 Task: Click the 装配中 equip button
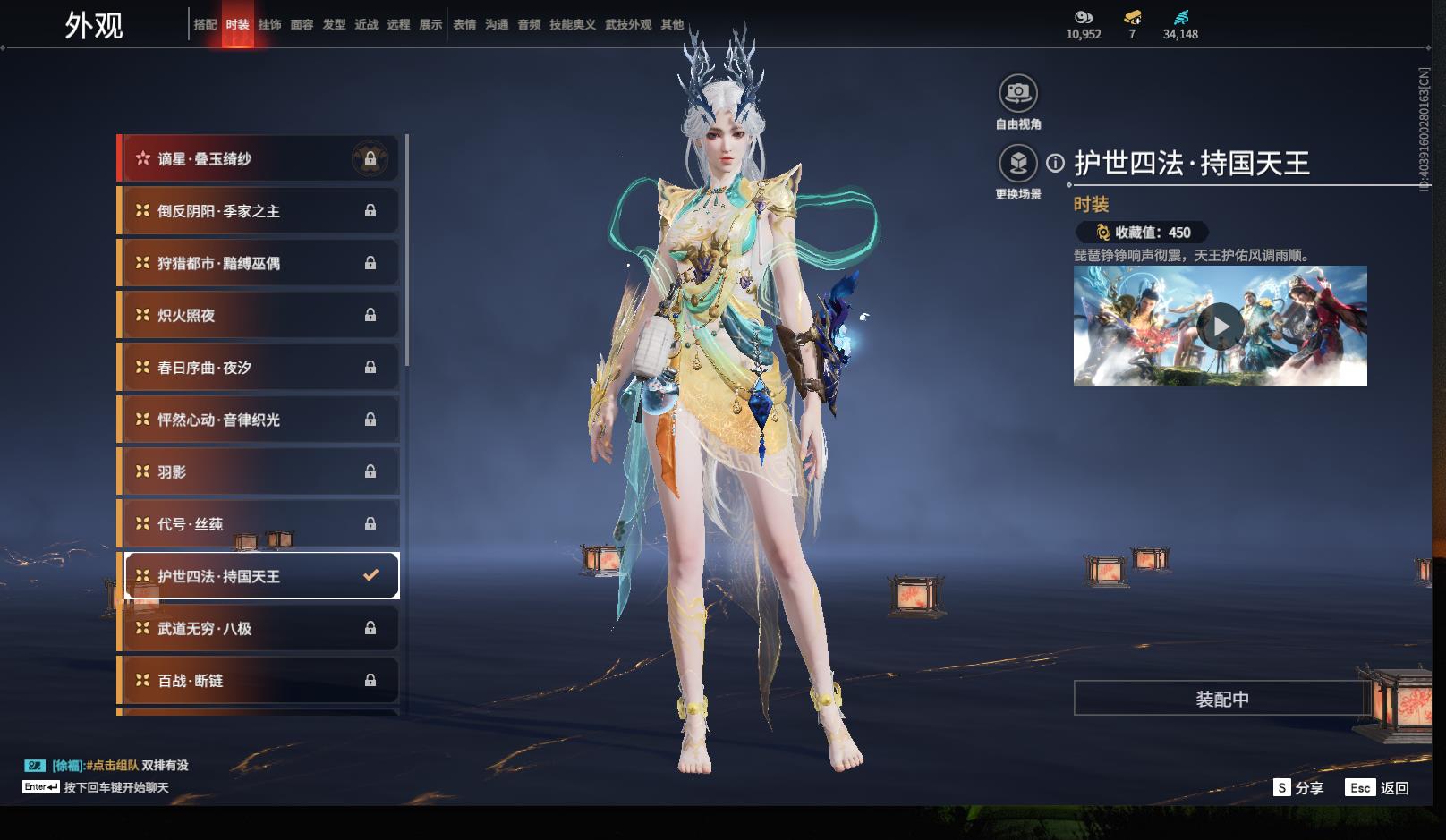coord(1221,699)
